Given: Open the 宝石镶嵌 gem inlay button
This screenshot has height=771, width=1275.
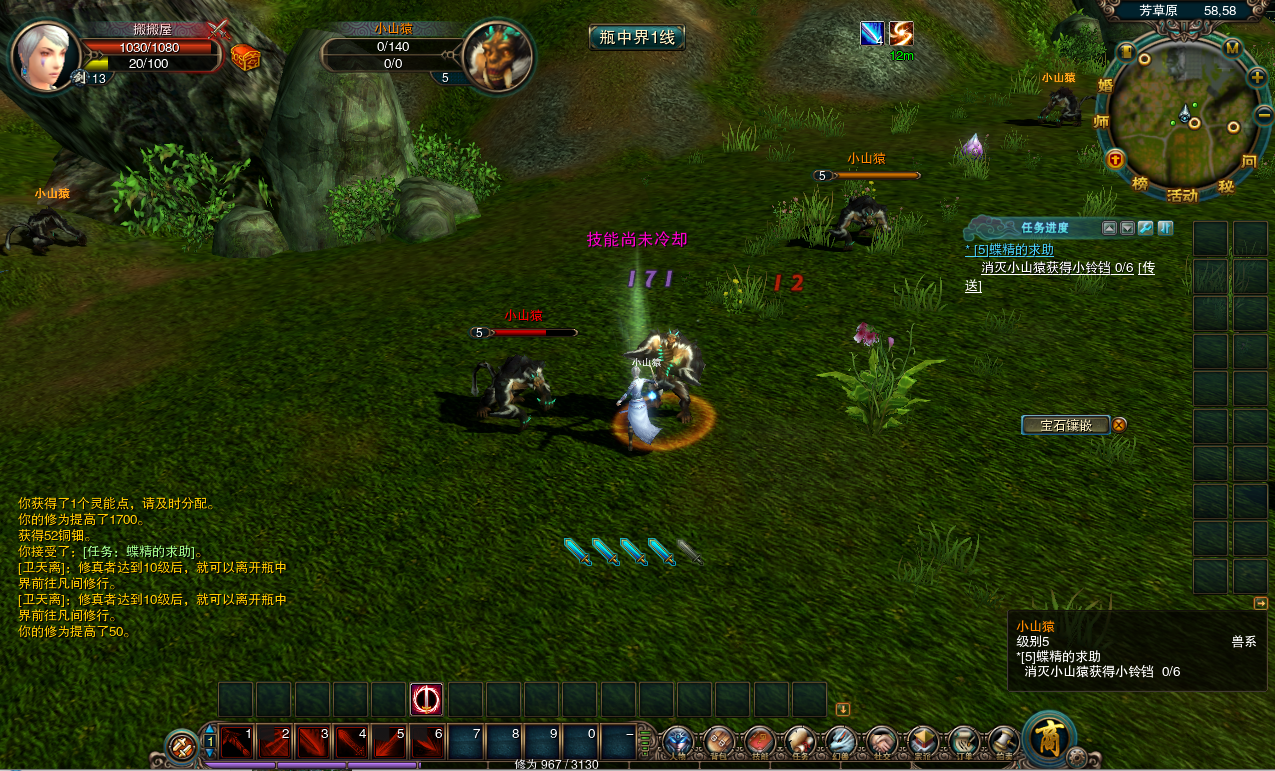Looking at the screenshot, I should (x=1066, y=425).
